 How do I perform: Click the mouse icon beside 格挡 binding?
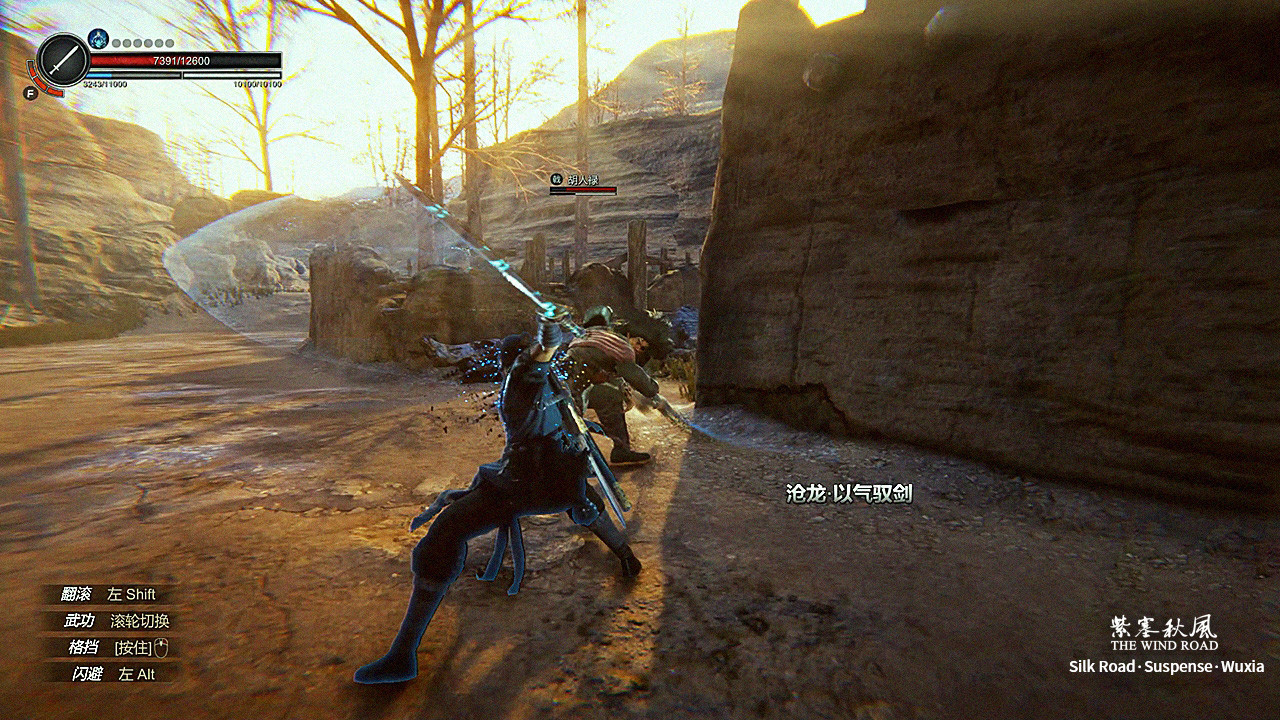161,648
